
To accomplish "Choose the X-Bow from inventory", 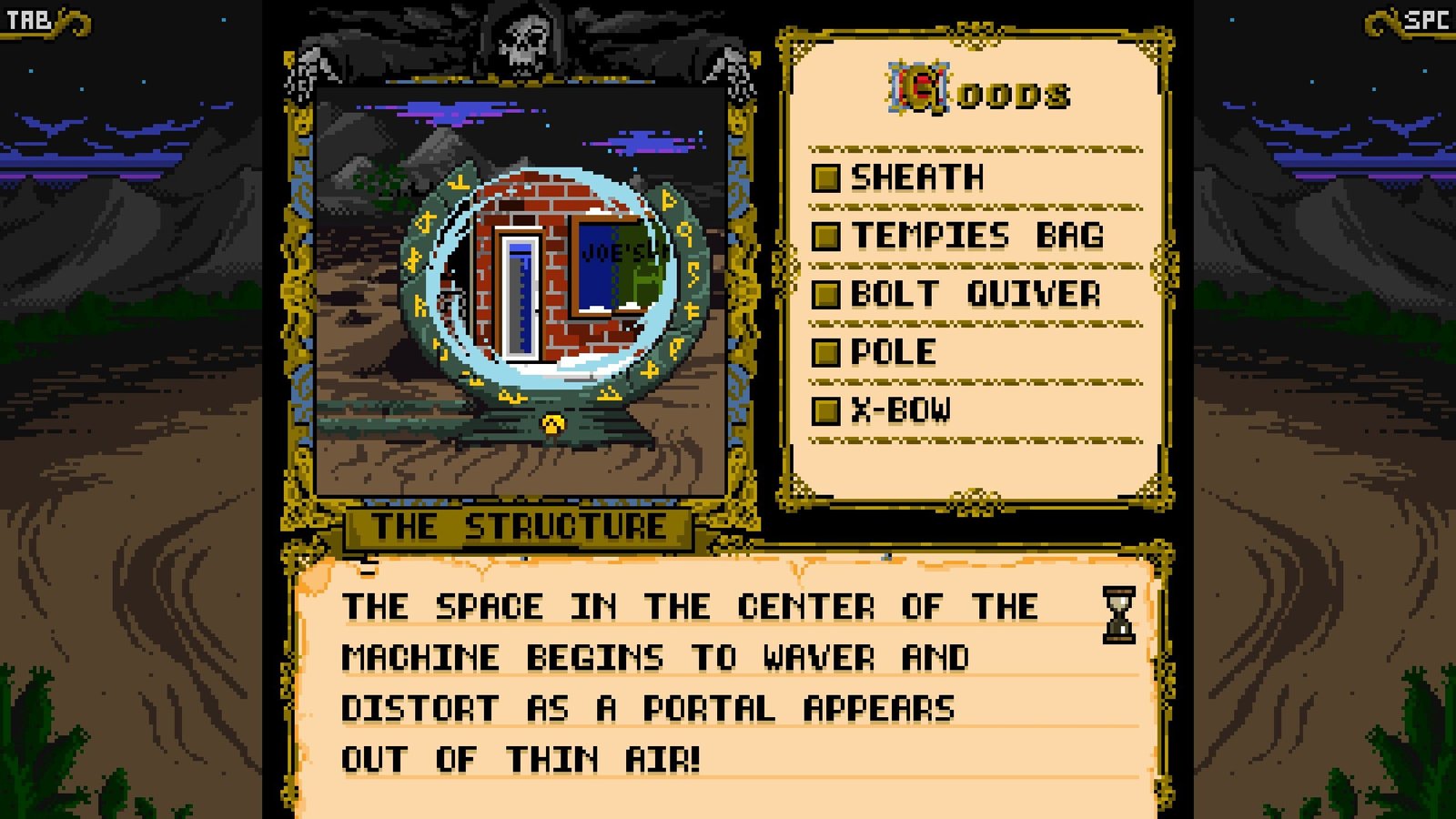I will pos(899,410).
